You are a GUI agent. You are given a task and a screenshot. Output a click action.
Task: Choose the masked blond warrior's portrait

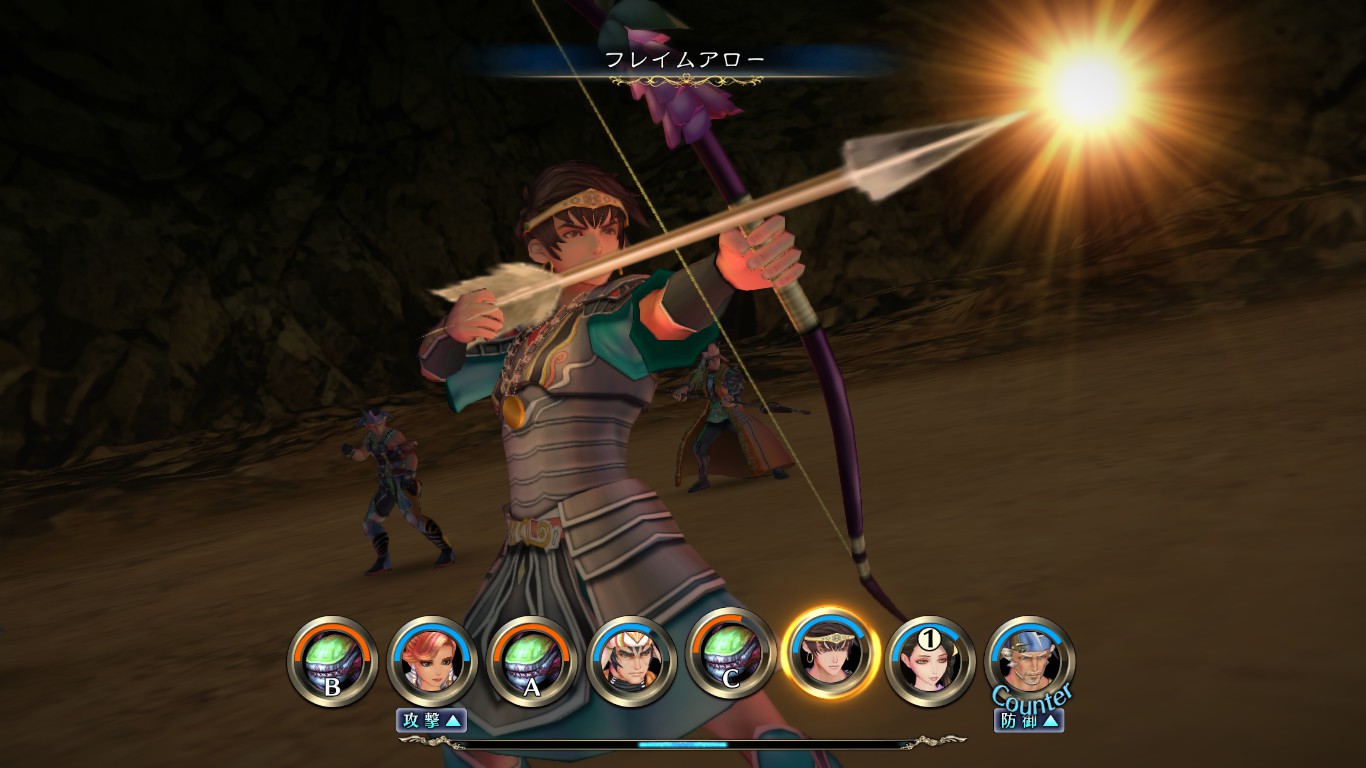tap(631, 661)
